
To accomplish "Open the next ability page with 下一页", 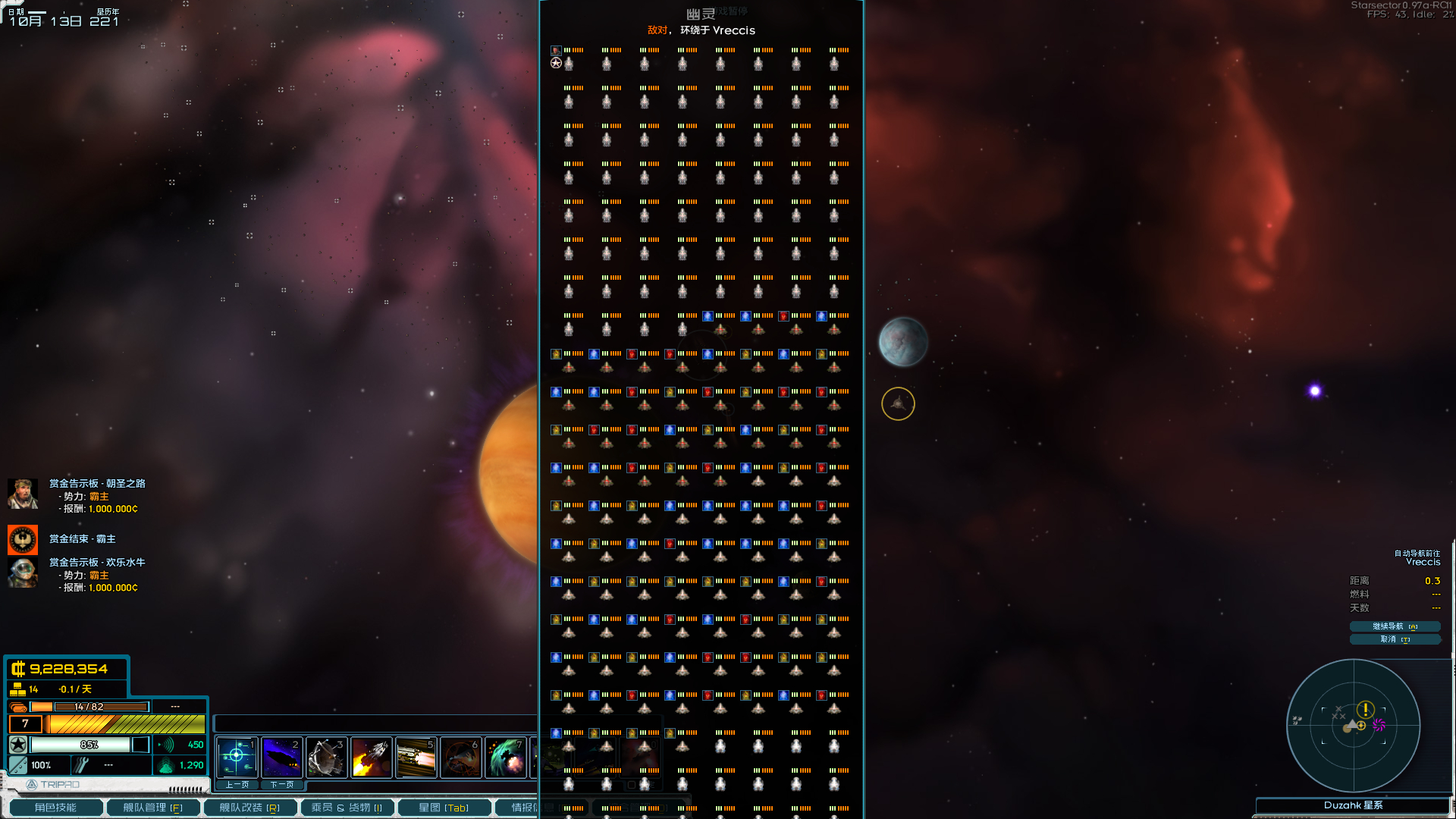I will (x=281, y=785).
